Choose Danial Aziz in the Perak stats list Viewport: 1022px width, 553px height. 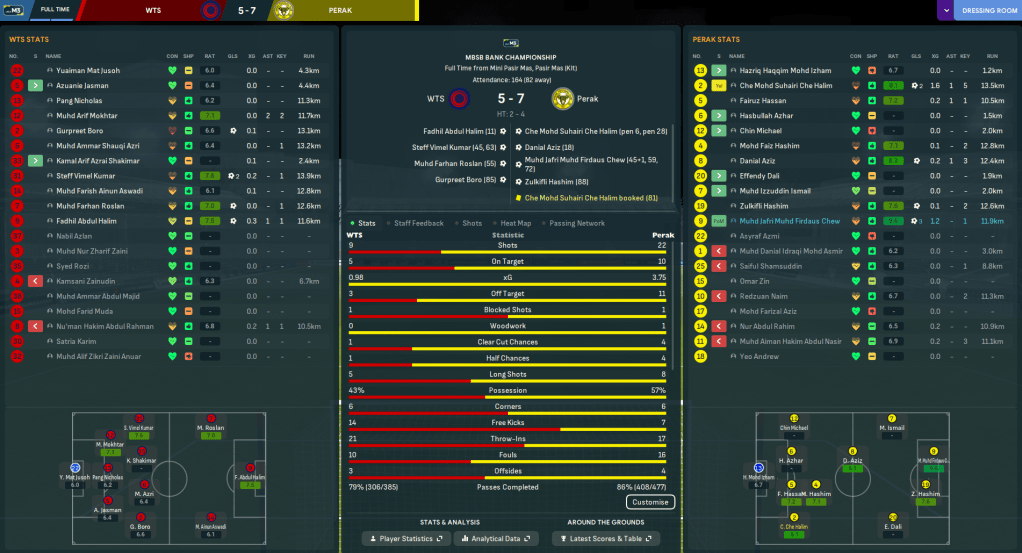758,160
